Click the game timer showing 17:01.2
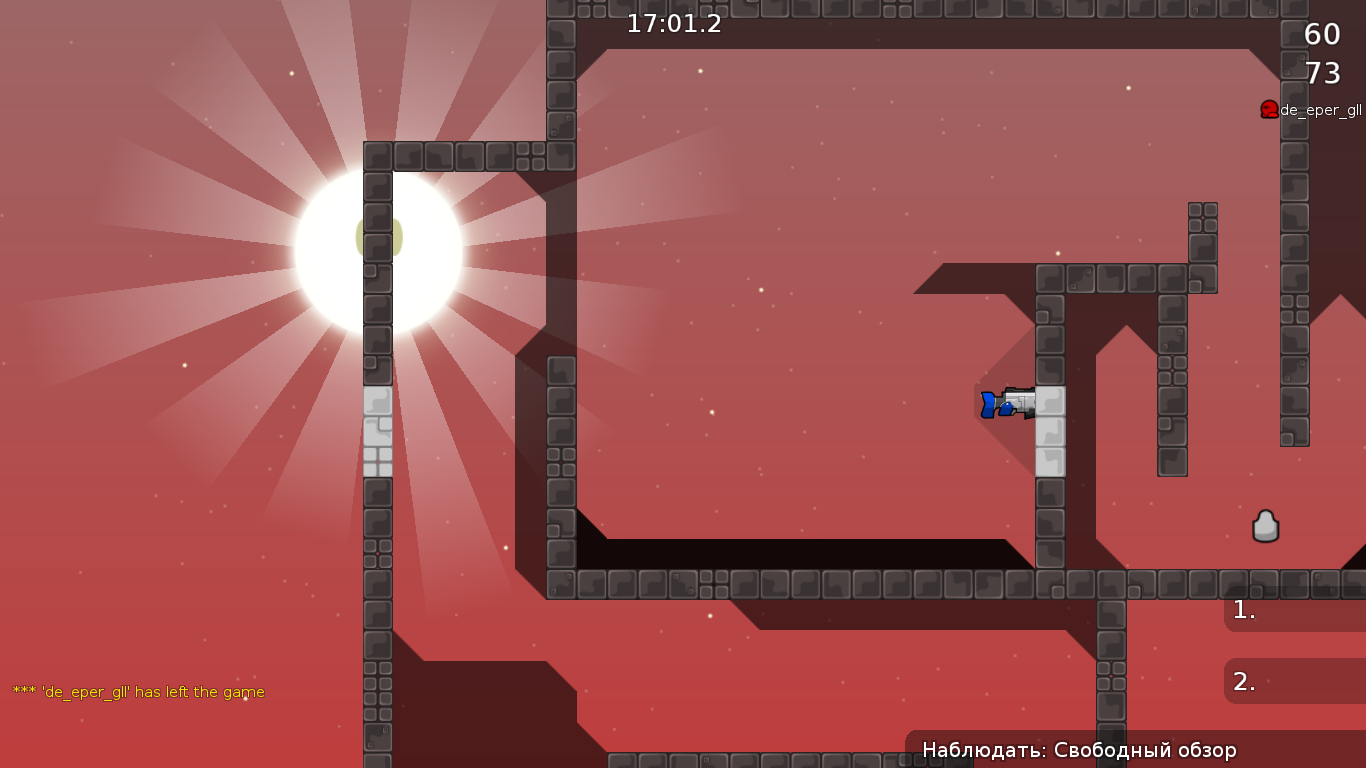This screenshot has width=1366, height=768. (x=672, y=25)
